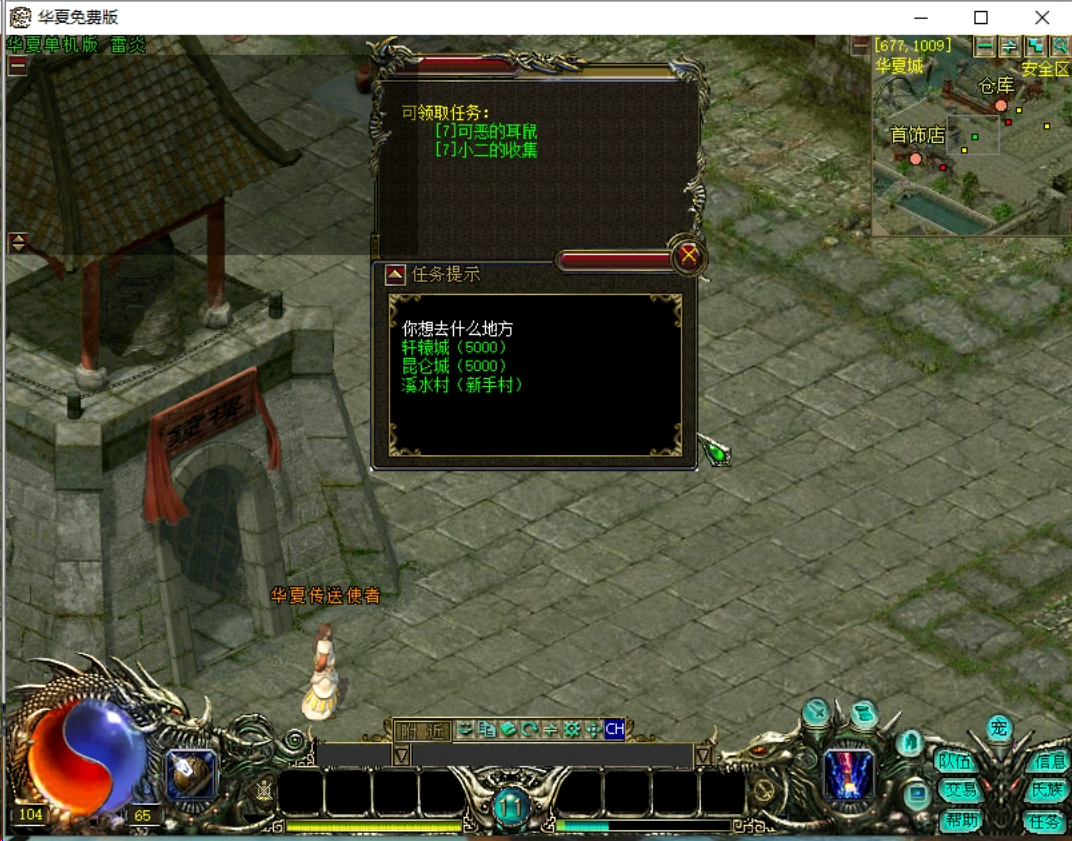The image size is (1072, 841).
Task: Choose 轩辕城 (5000) as teleport destination
Action: [x=454, y=347]
